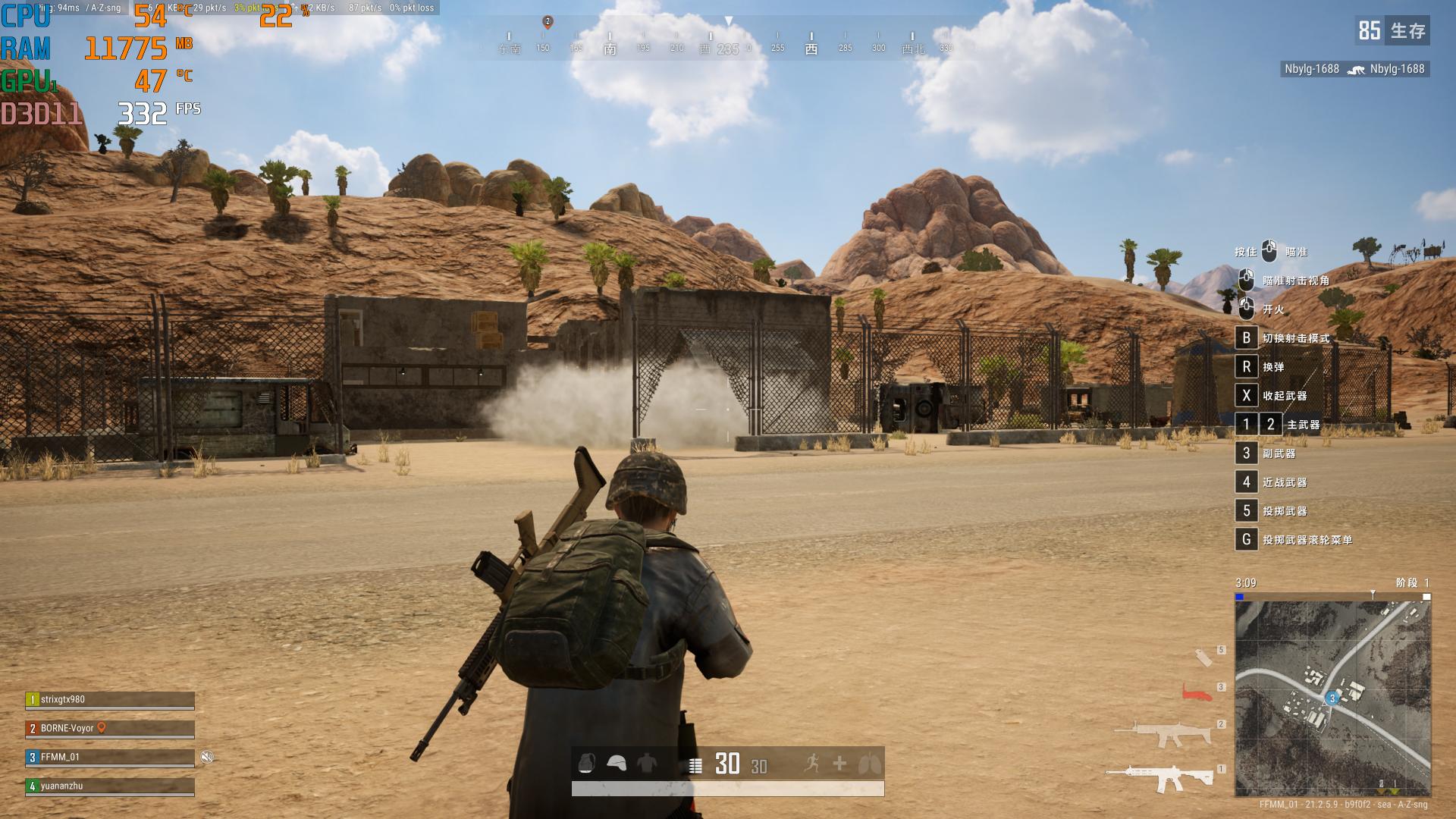Click the running man boost icon
Screen dimensions: 1456x819
tap(811, 763)
